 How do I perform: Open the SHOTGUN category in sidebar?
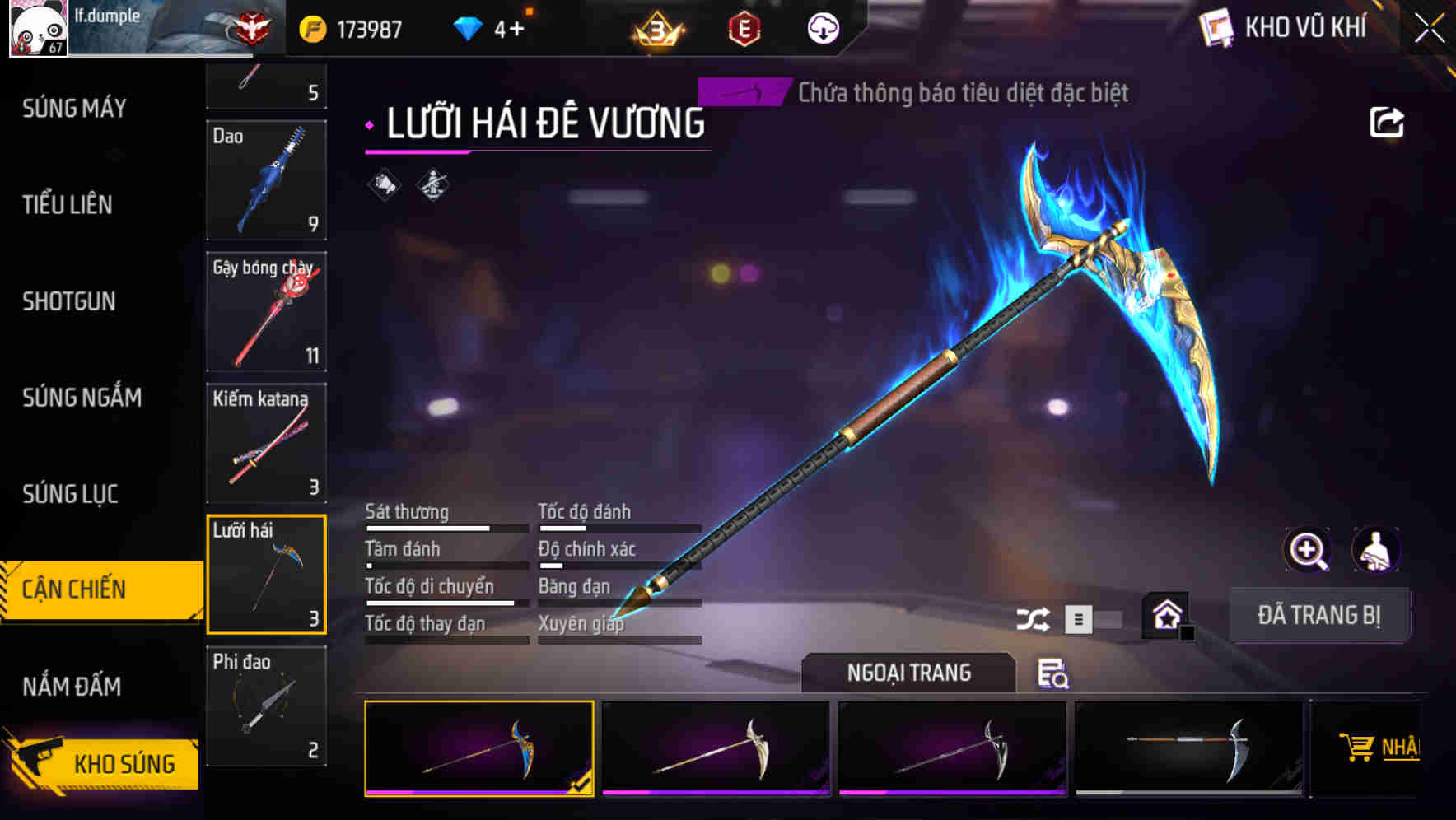tap(69, 302)
